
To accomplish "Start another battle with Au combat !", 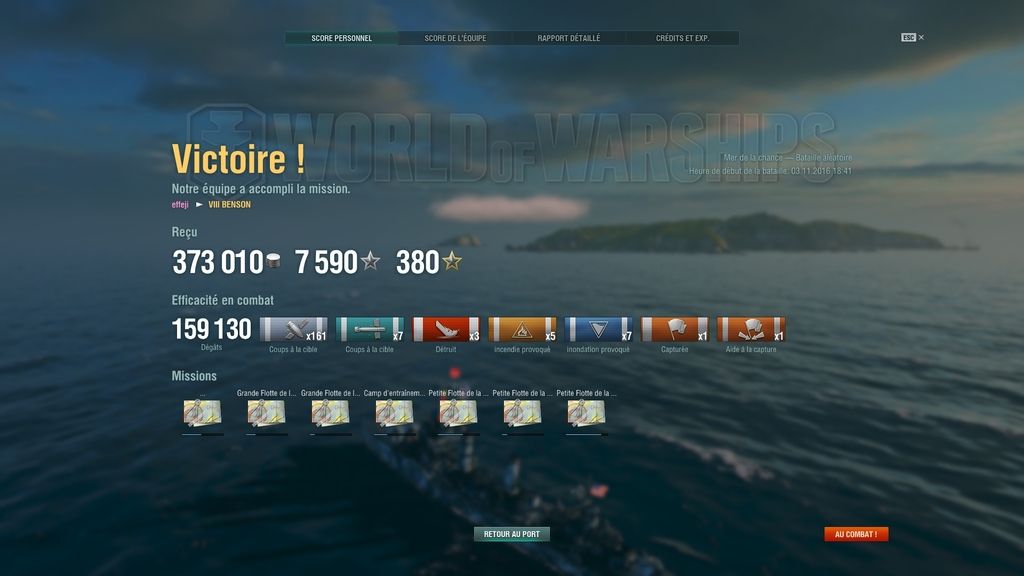I will [856, 534].
